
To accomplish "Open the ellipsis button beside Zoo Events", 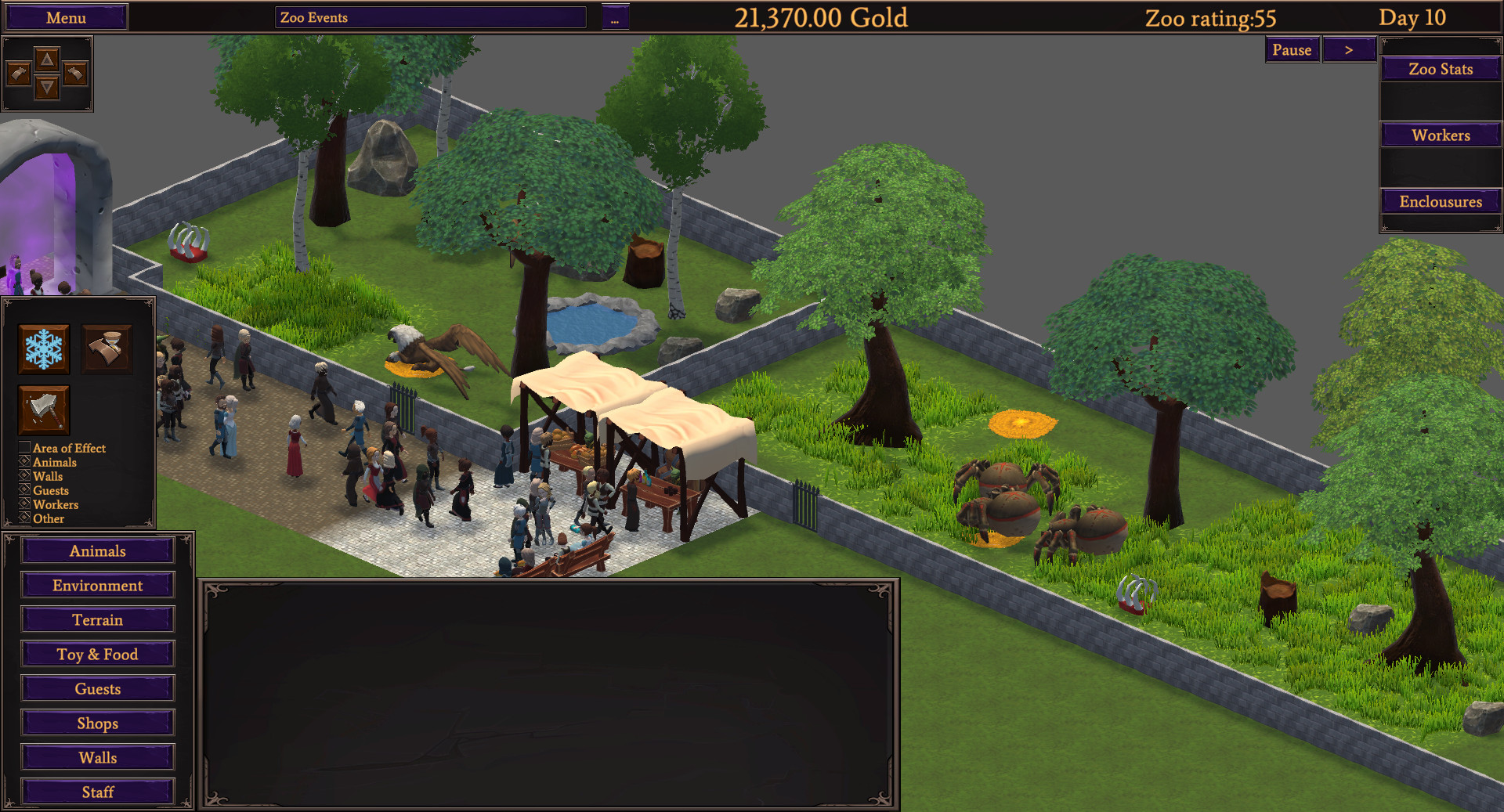I will 614,18.
